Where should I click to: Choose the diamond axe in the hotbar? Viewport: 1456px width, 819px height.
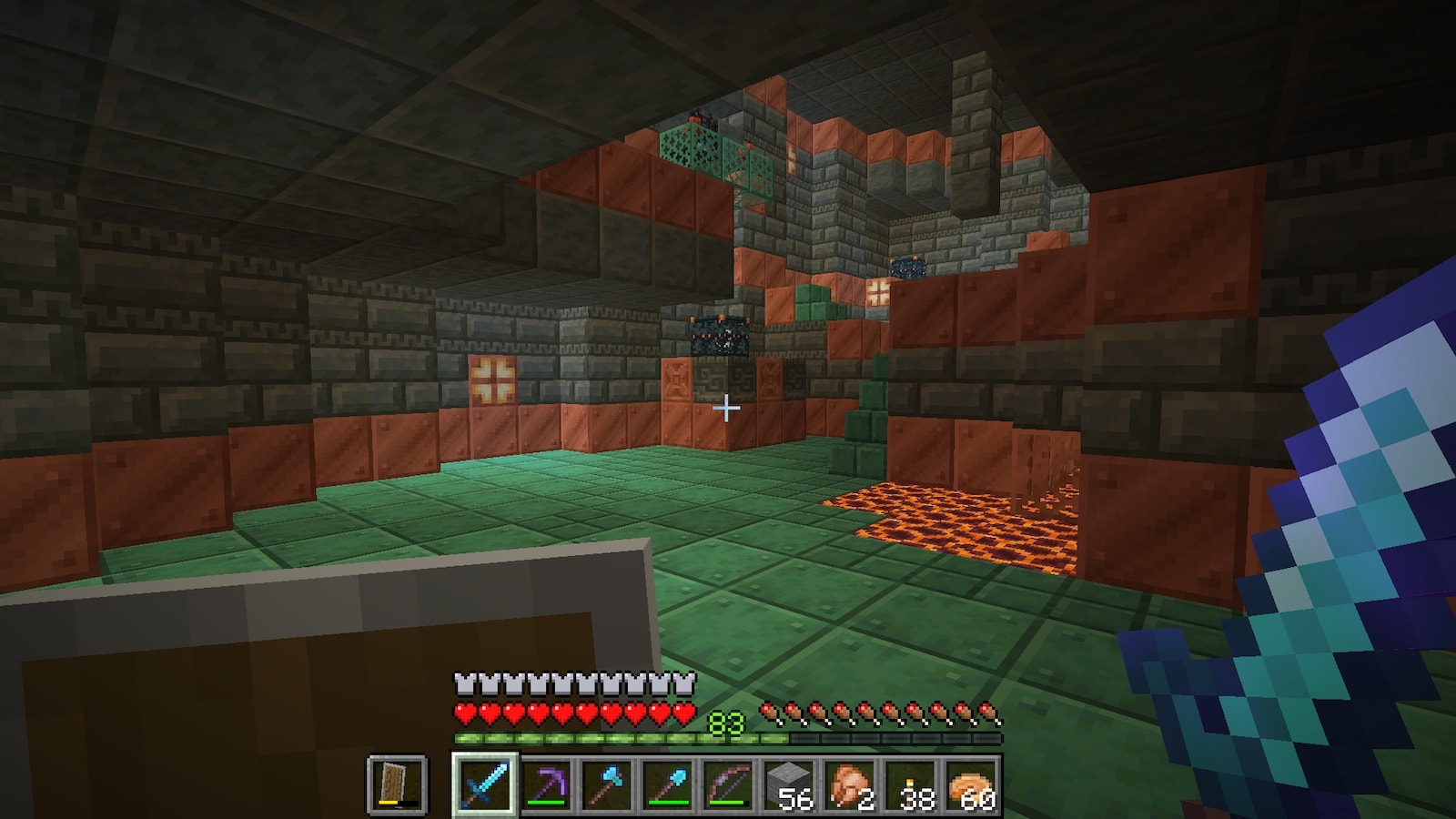click(x=607, y=784)
